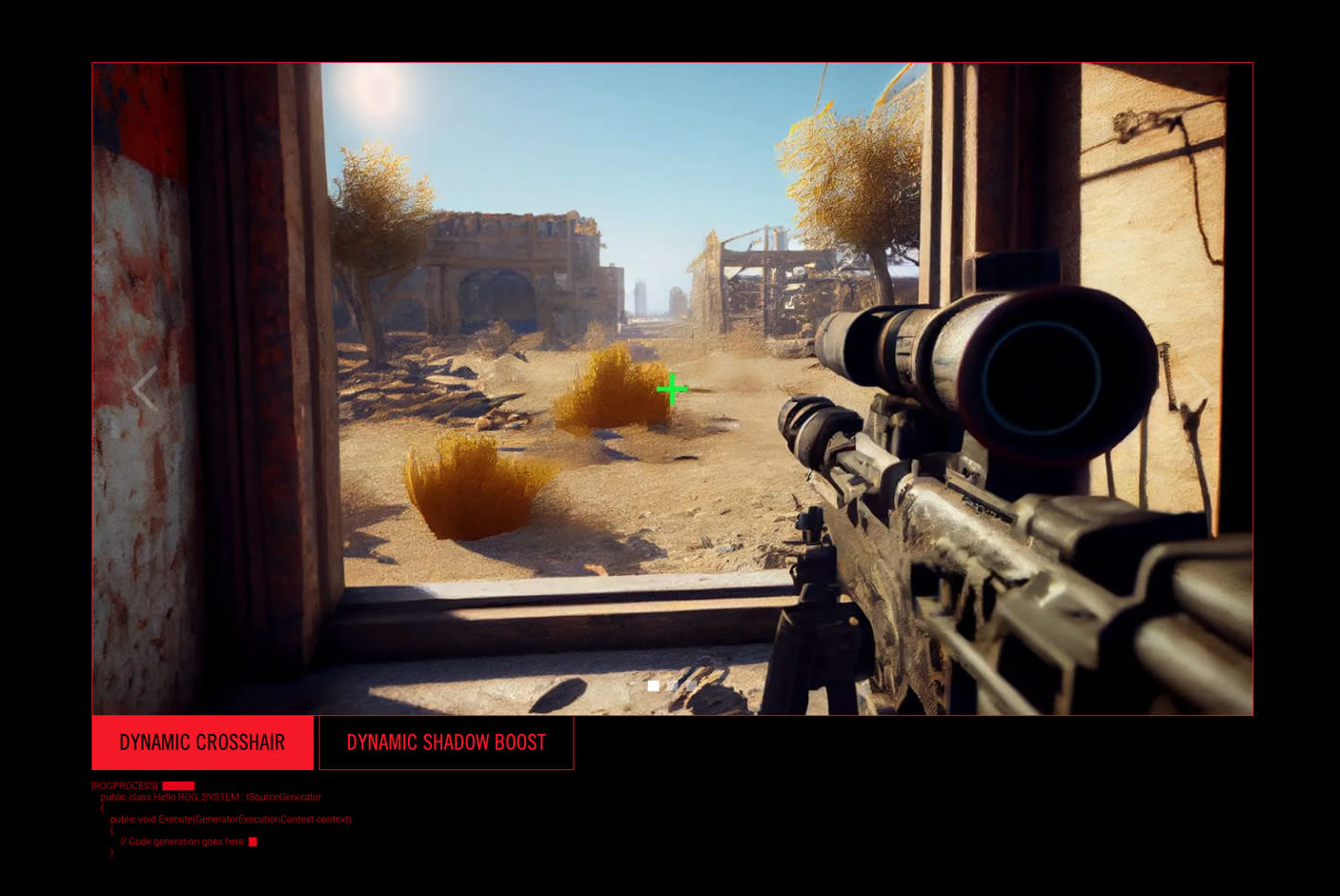Jump to the last slide indicator dot

pos(691,685)
